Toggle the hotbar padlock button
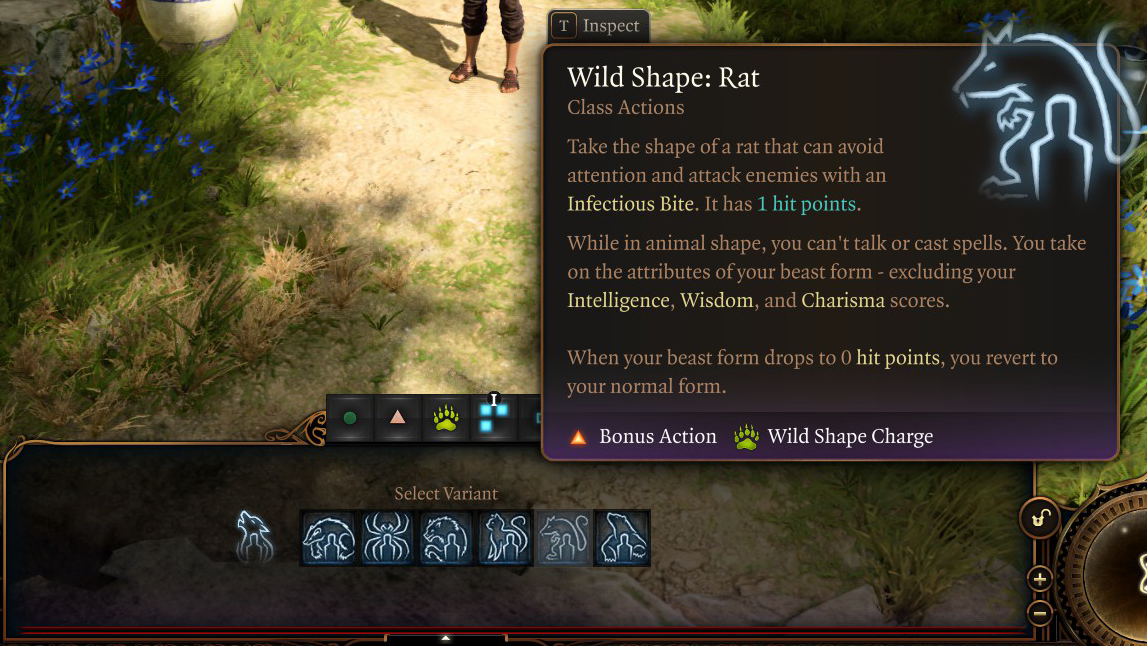The image size is (1147, 646). (1039, 518)
